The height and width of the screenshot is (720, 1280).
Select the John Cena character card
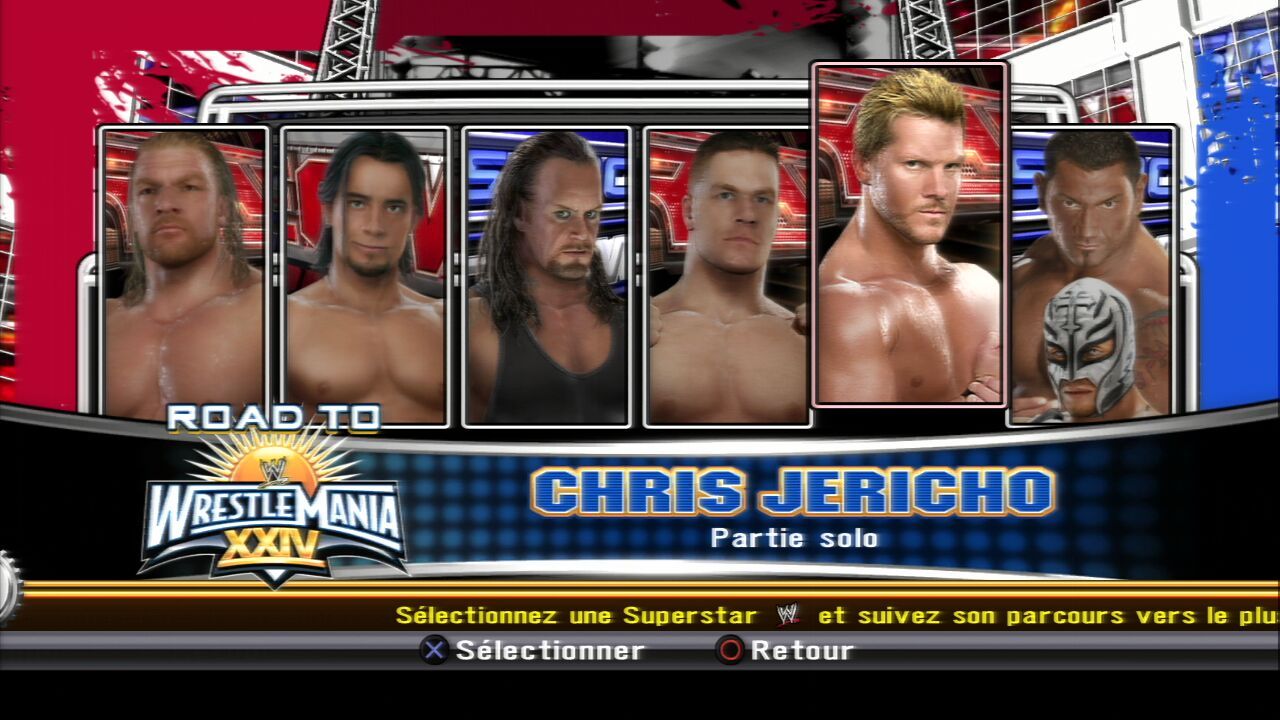(x=727, y=275)
